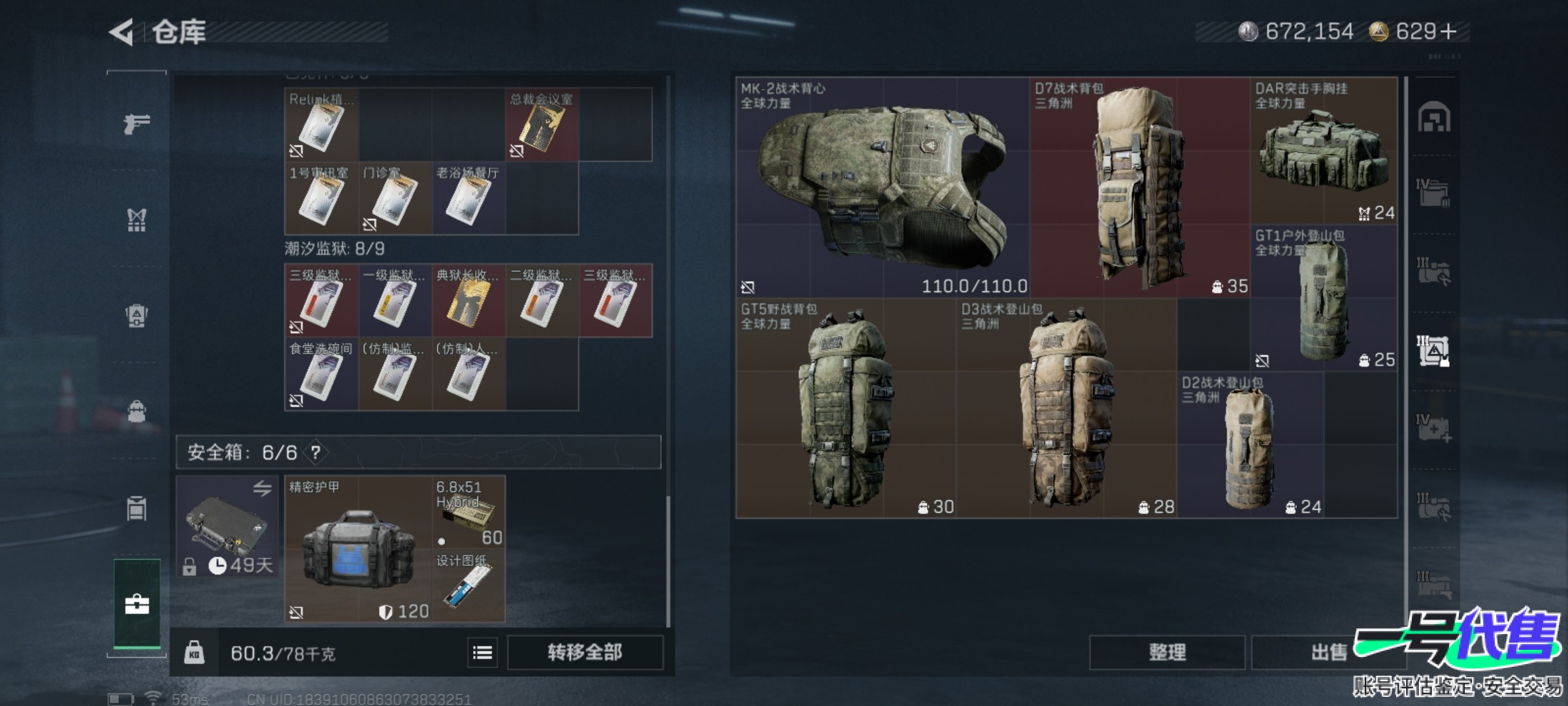Pick the 设计图纸 blueprint item
This screenshot has height=706, width=1568.
(468, 586)
